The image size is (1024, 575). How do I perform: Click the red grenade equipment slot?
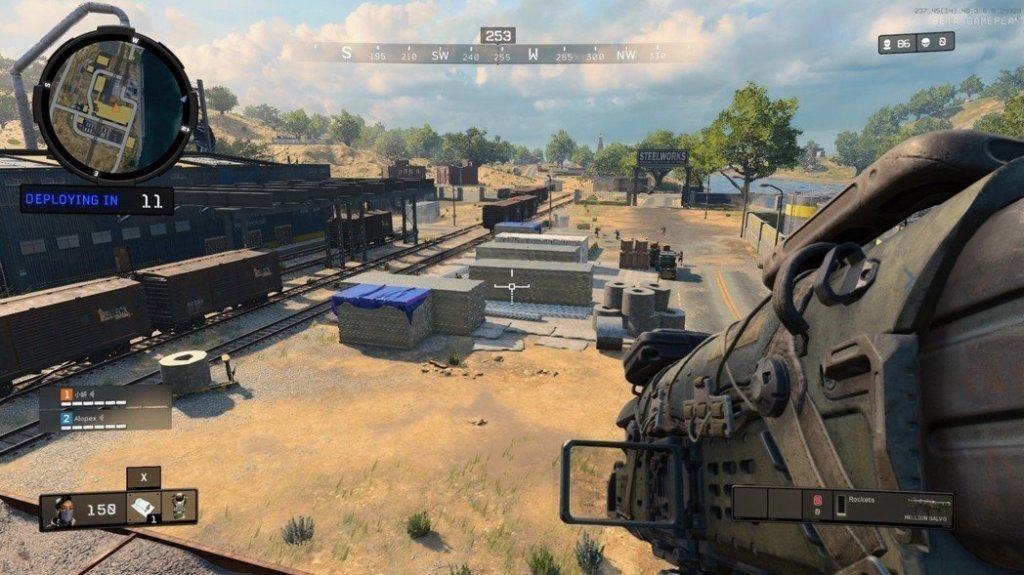tap(817, 502)
